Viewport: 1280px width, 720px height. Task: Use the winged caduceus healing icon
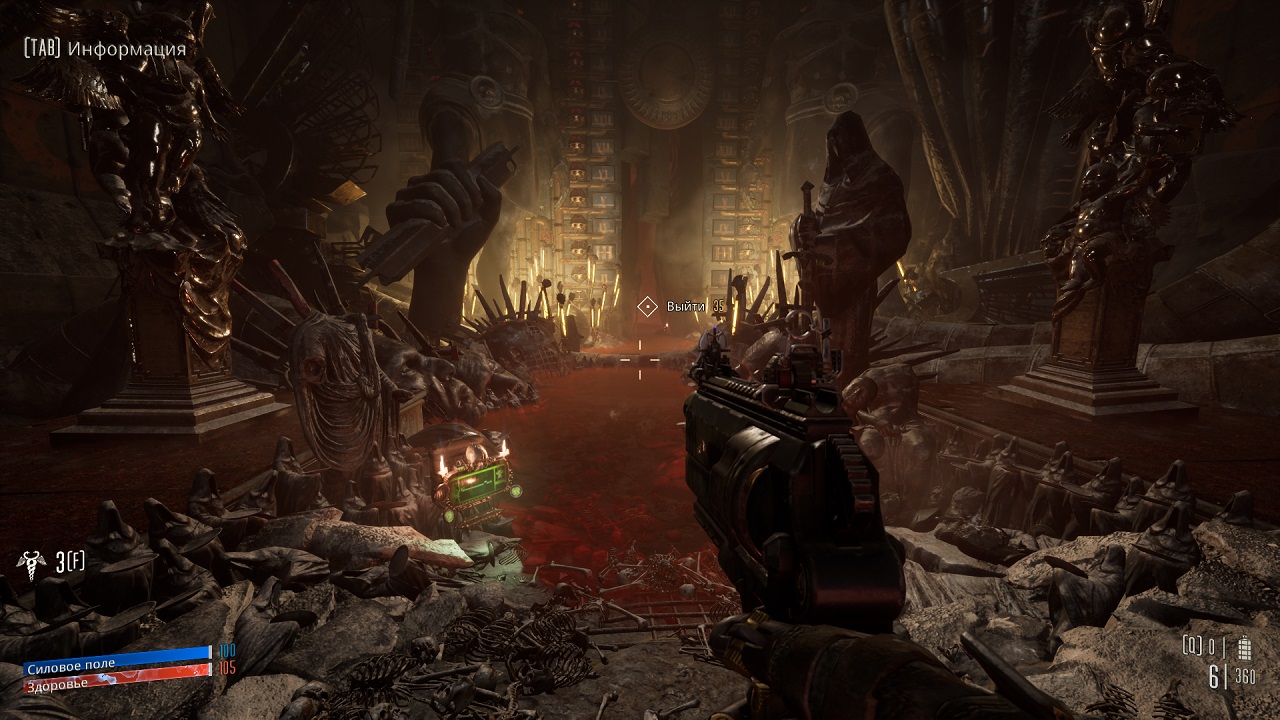31,561
